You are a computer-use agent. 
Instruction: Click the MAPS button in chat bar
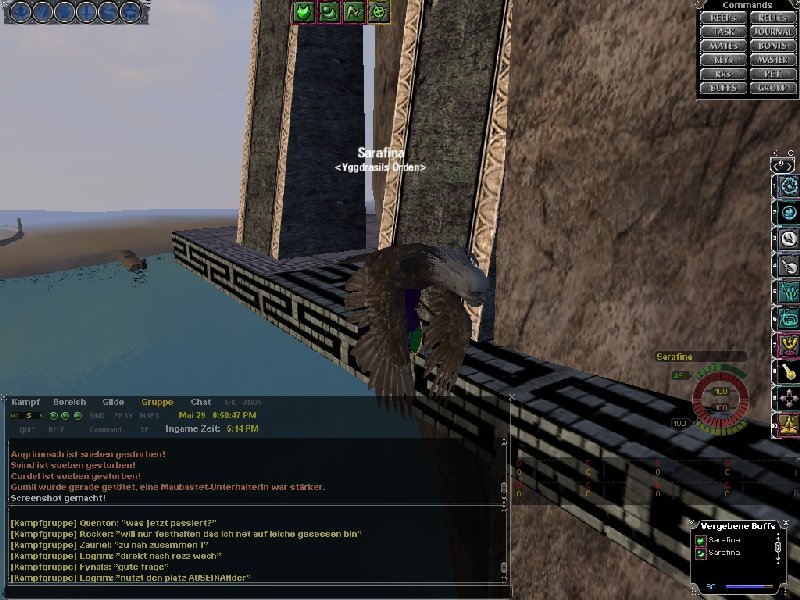point(149,415)
